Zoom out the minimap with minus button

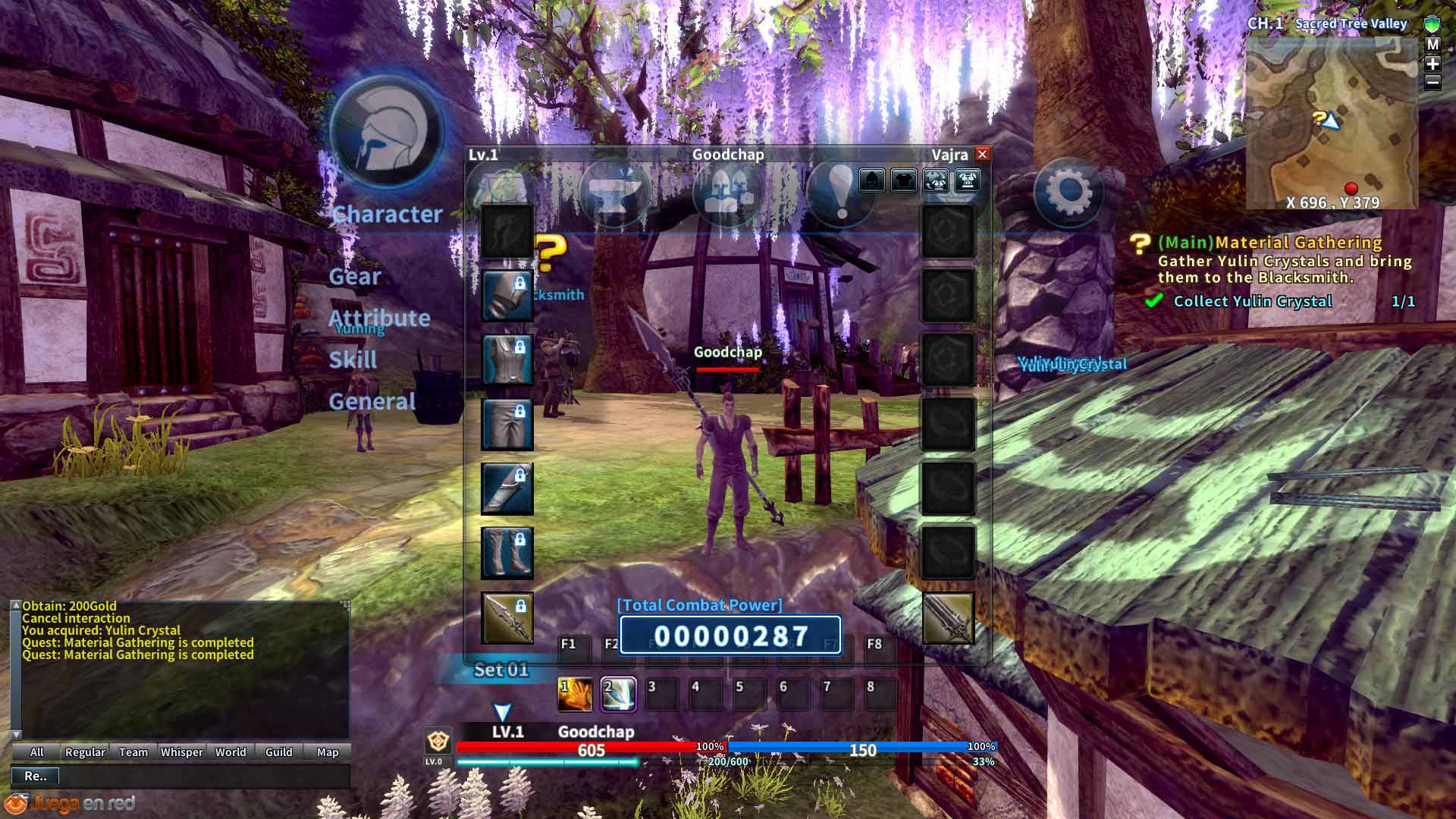(1432, 82)
